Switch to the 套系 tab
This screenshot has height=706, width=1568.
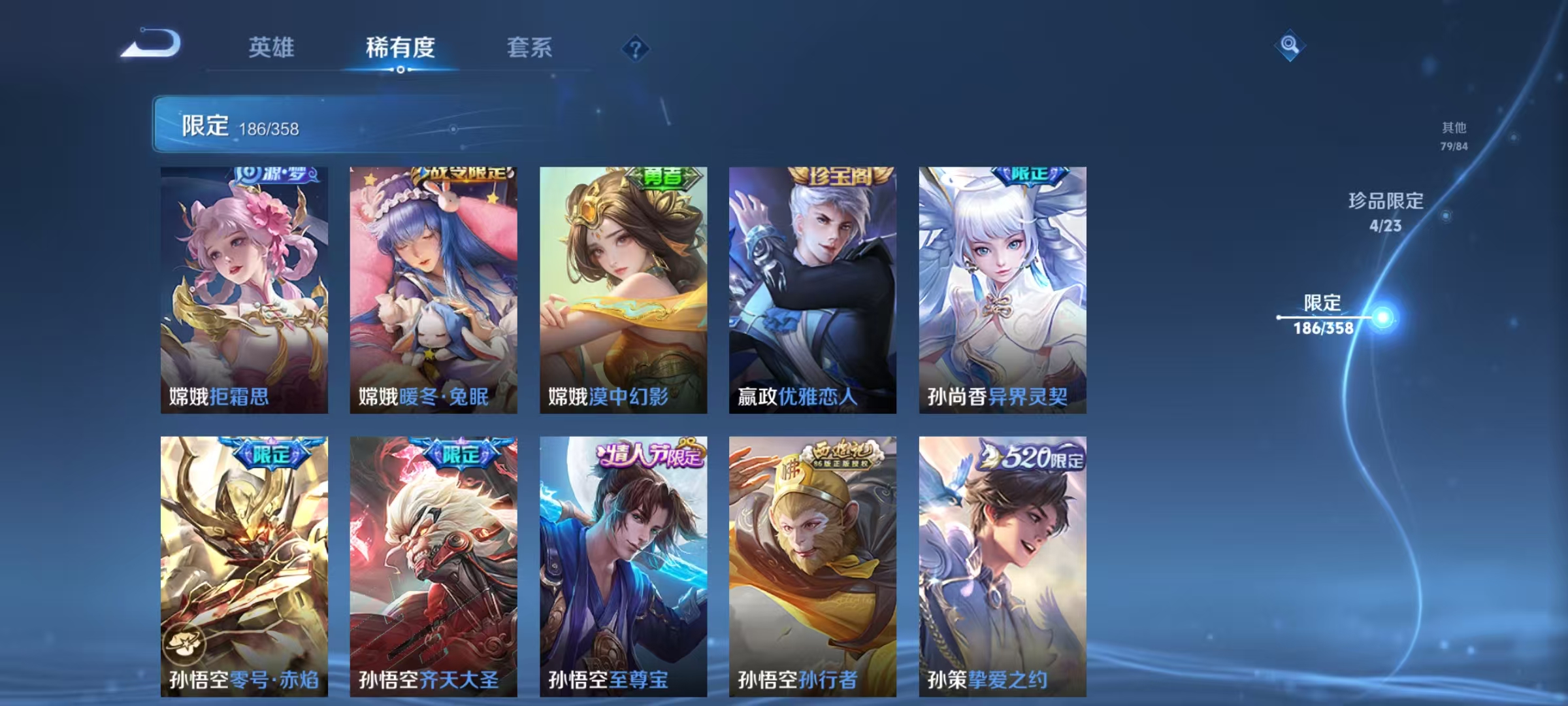[x=531, y=46]
